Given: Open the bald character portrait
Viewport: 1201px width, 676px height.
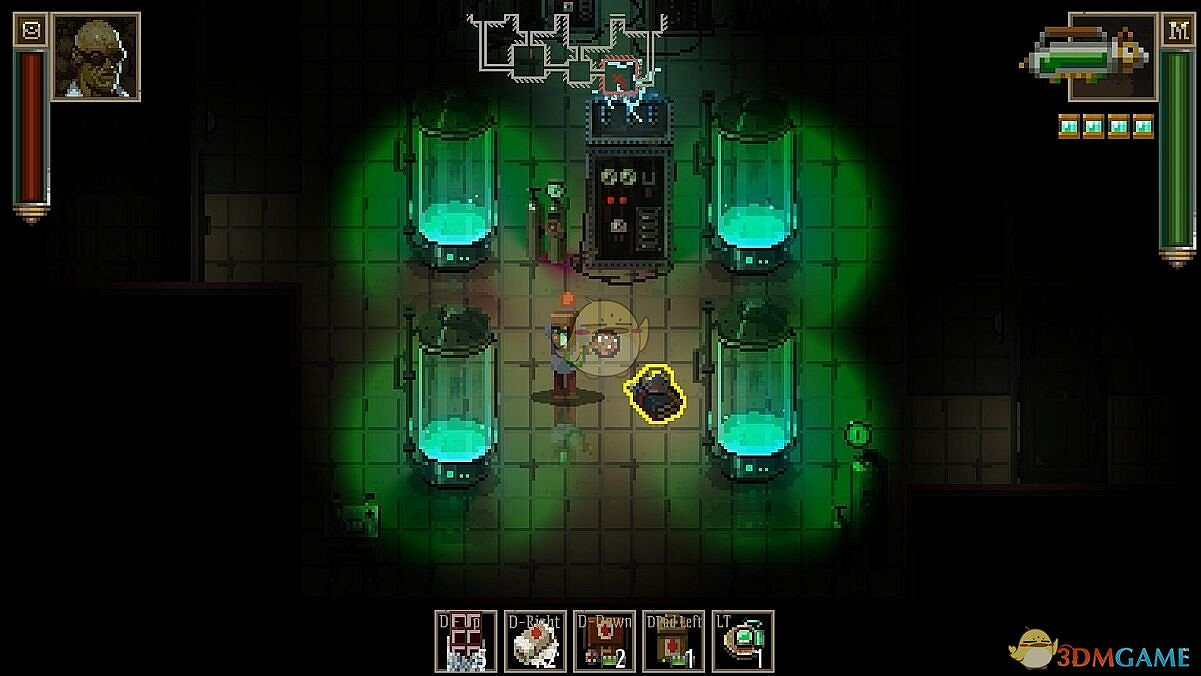Looking at the screenshot, I should pos(95,57).
